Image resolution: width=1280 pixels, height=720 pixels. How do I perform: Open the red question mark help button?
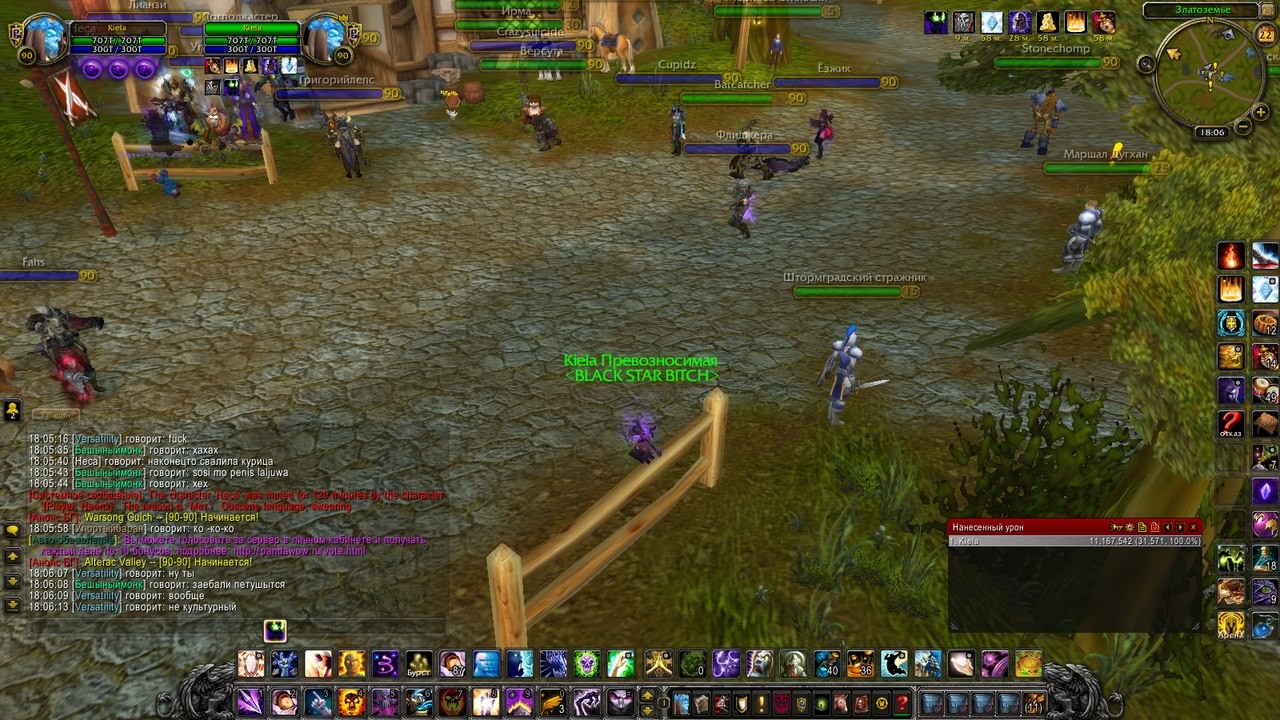pos(902,703)
